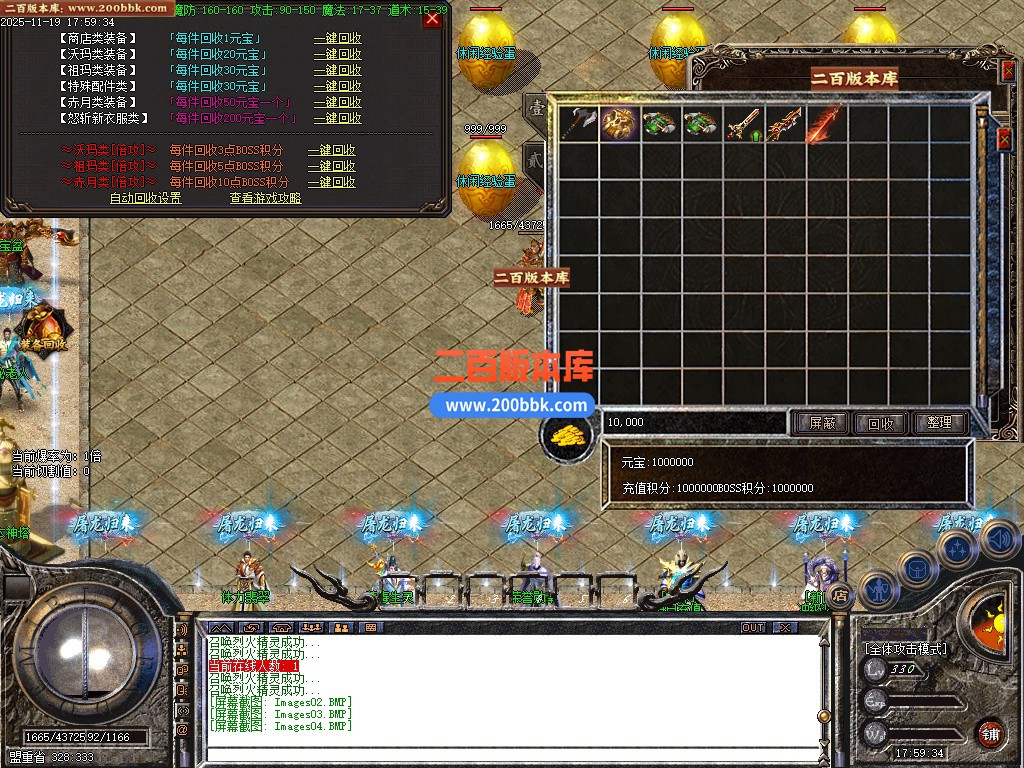Select the battle axe in the bag
The width and height of the screenshot is (1024, 768).
(578, 123)
